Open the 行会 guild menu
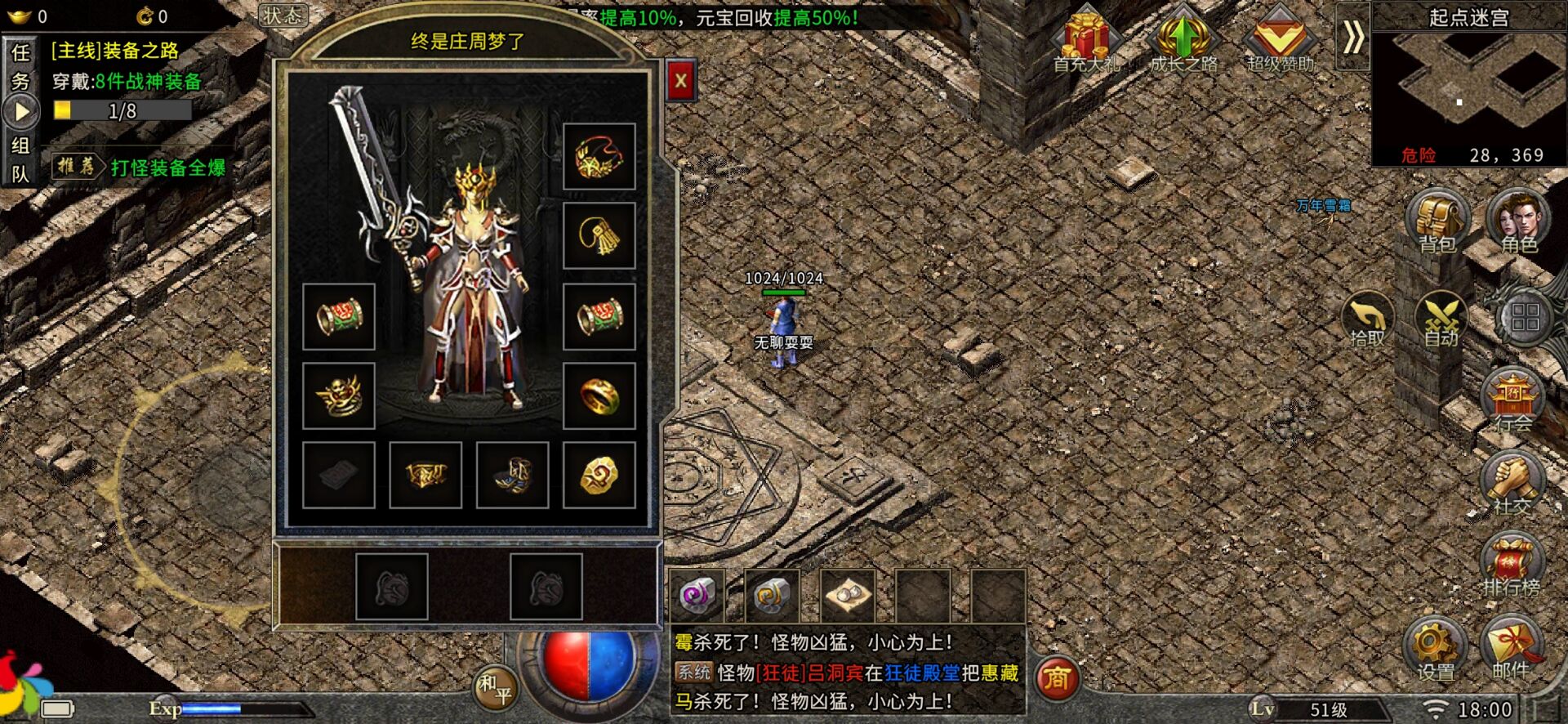Viewport: 1568px width, 724px height. click(1512, 400)
